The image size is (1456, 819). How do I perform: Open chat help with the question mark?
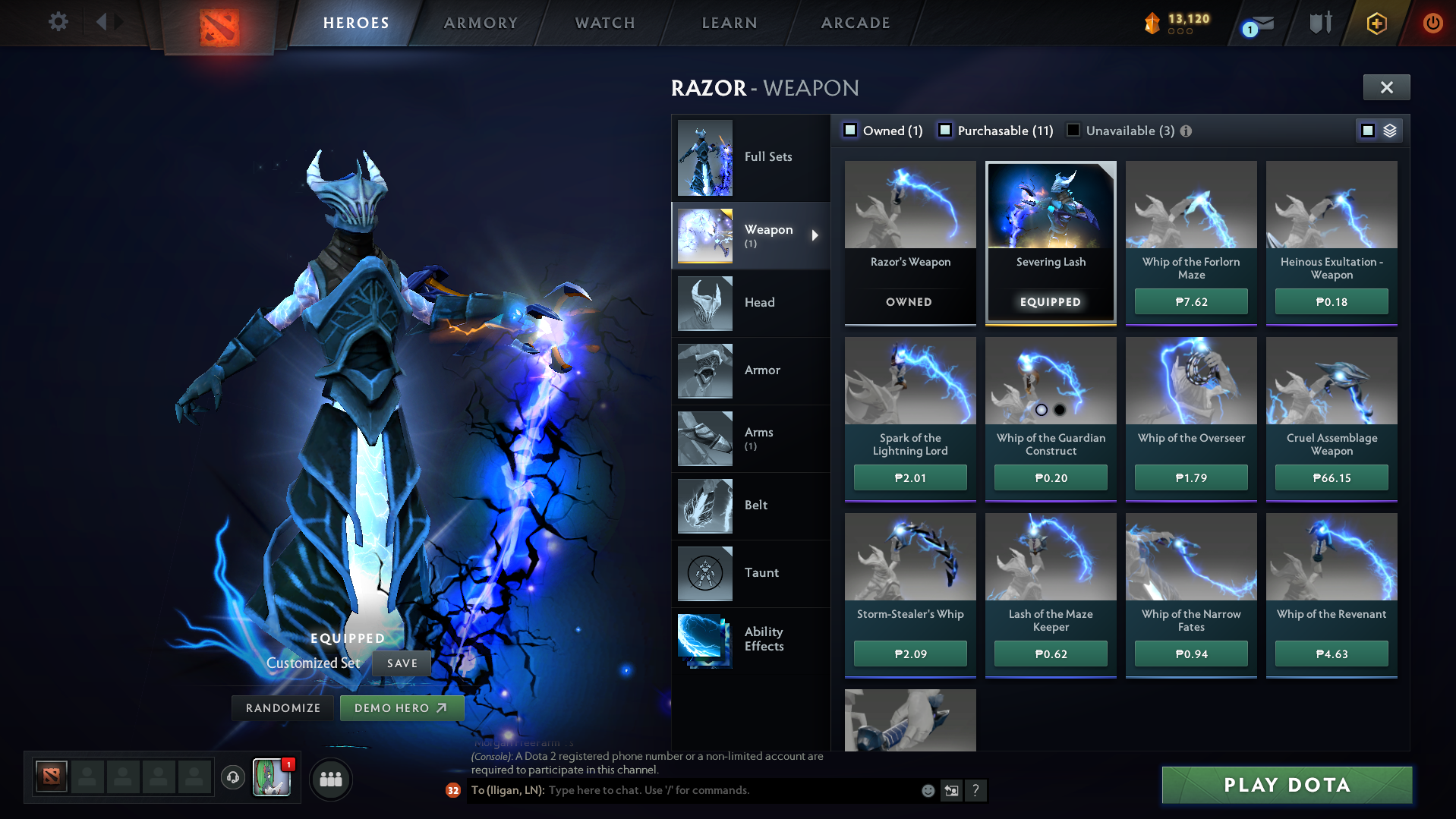pos(976,791)
